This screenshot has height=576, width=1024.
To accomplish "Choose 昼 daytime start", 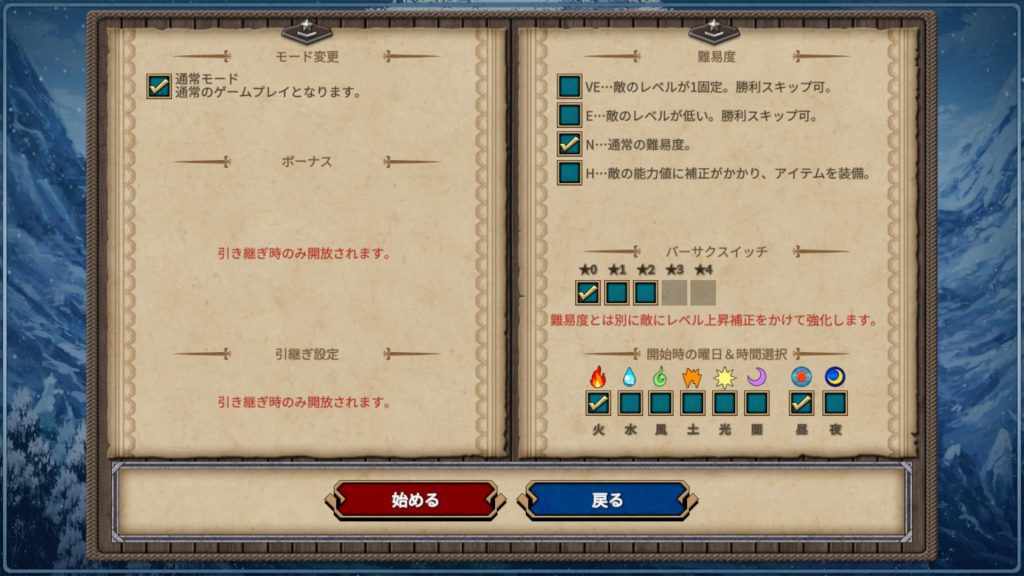I will (x=802, y=403).
